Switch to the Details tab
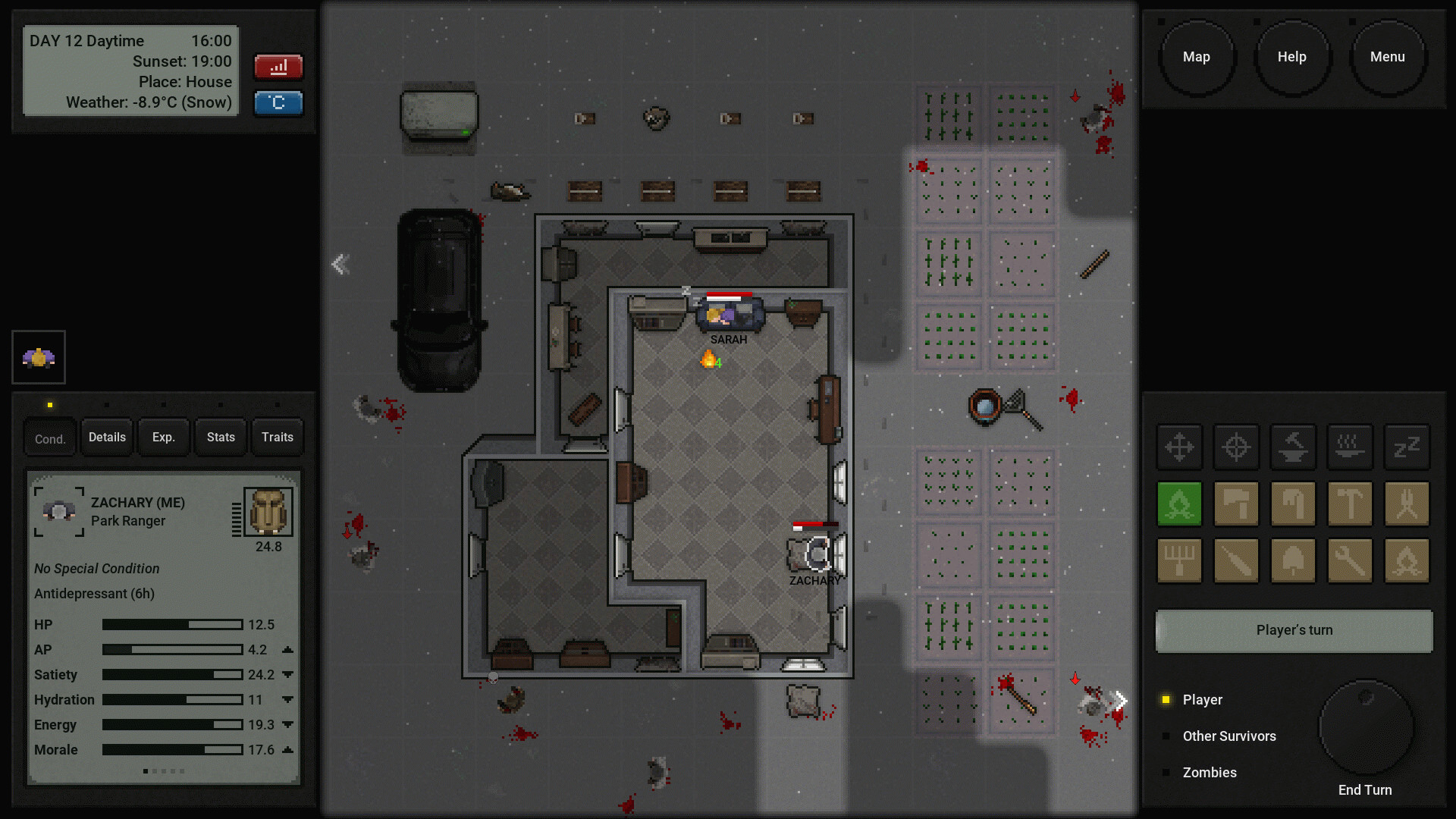 click(107, 438)
